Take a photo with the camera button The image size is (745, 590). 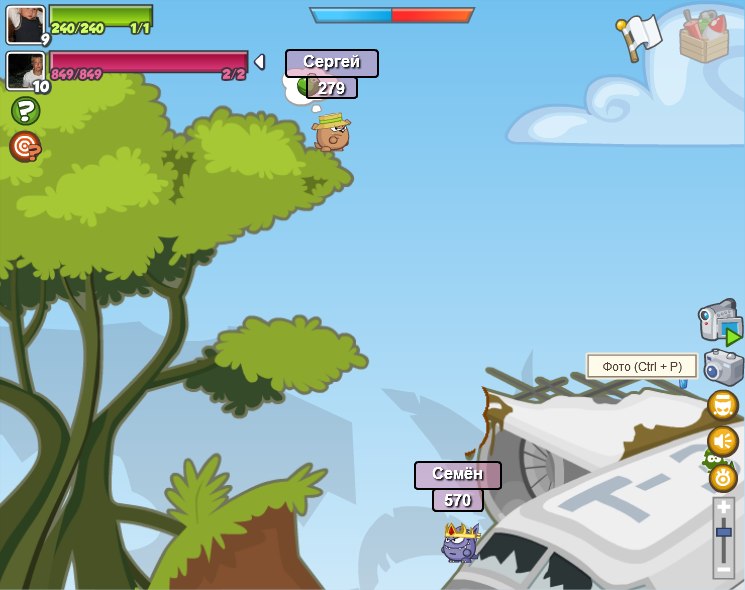pos(723,367)
